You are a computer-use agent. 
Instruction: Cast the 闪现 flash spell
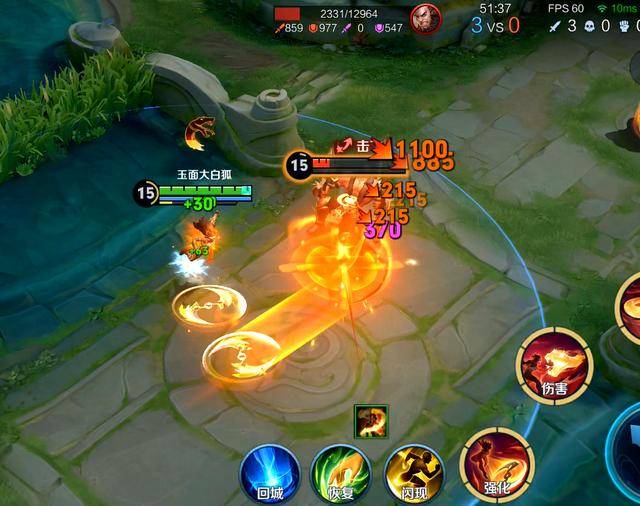pyautogui.click(x=413, y=472)
